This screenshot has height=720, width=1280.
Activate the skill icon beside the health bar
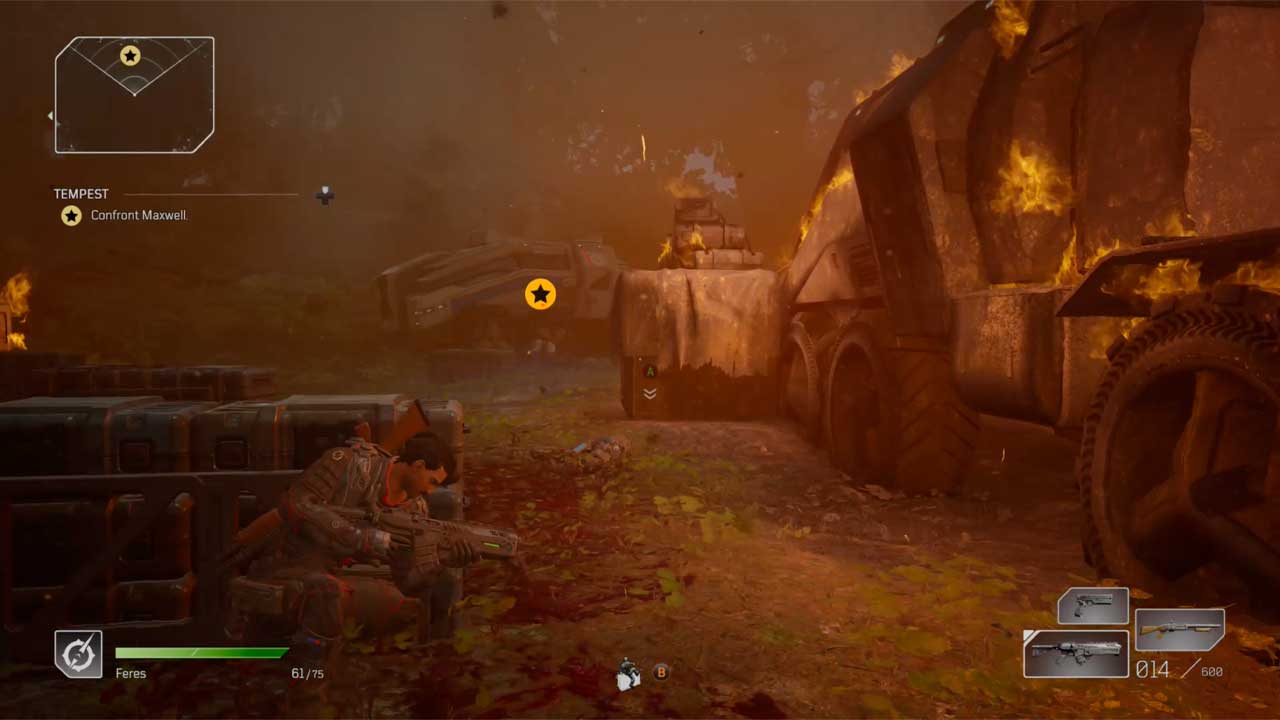pos(78,654)
